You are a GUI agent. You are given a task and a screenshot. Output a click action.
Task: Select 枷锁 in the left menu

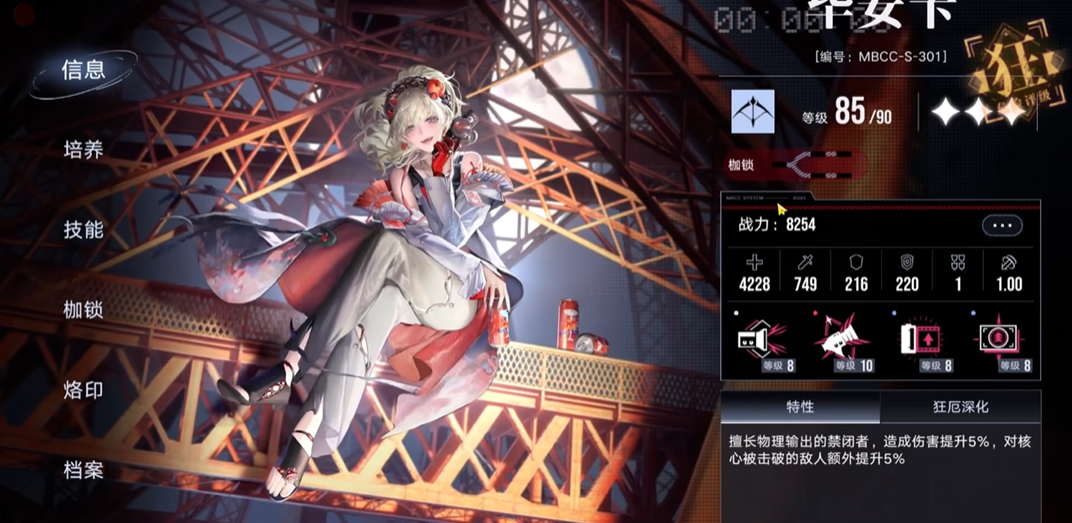click(83, 310)
